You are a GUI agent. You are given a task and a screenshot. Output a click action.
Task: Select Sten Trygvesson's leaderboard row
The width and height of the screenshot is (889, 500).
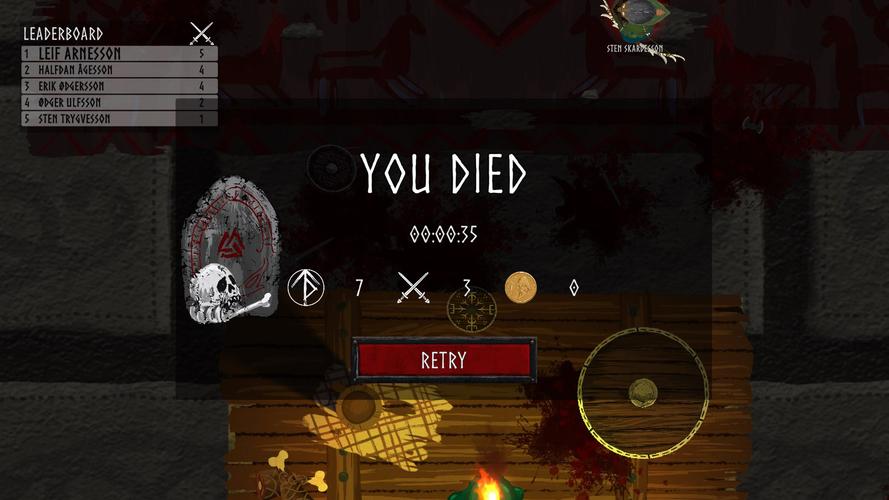coord(119,119)
